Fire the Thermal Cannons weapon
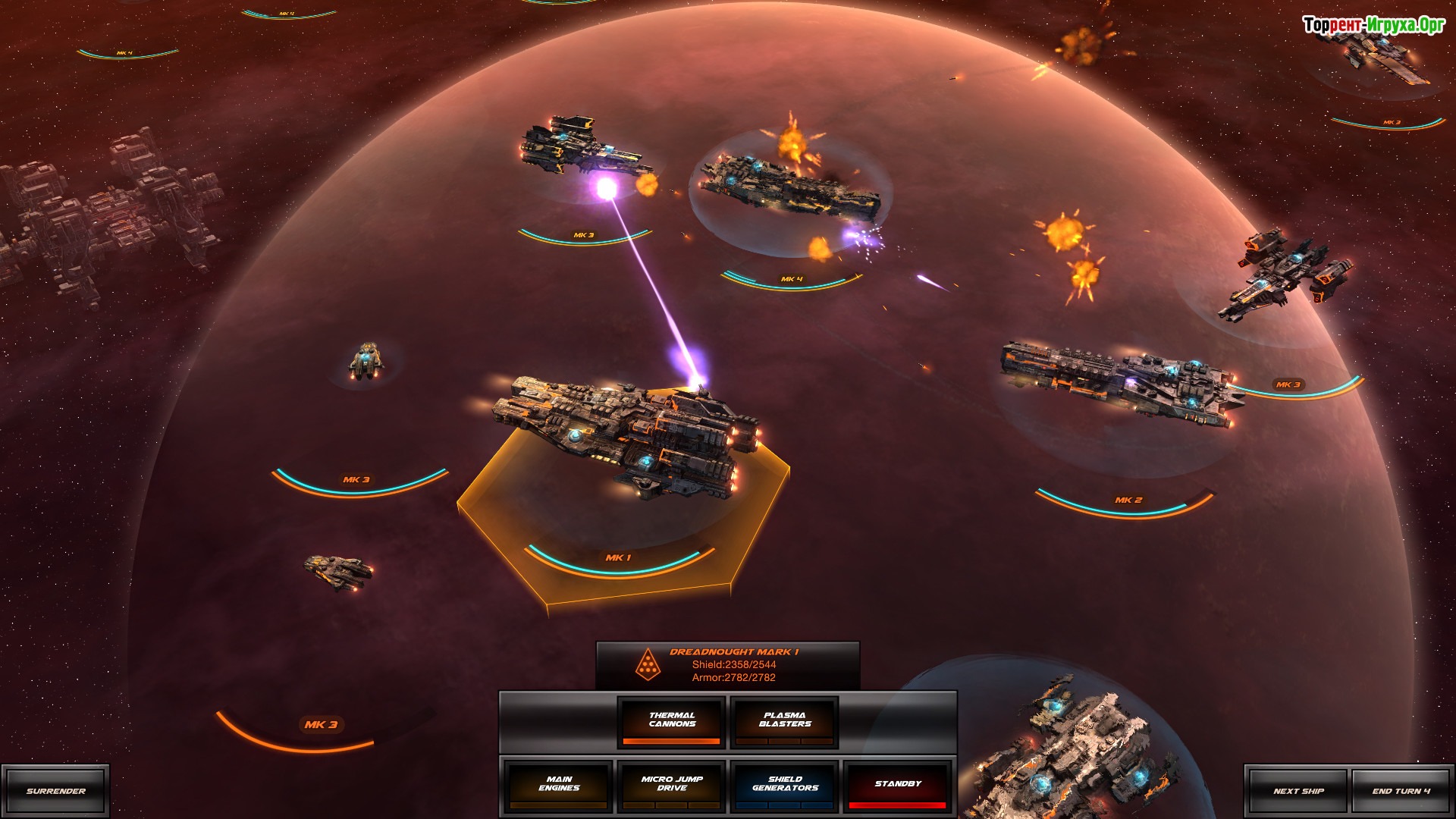1456x819 pixels. point(671,721)
